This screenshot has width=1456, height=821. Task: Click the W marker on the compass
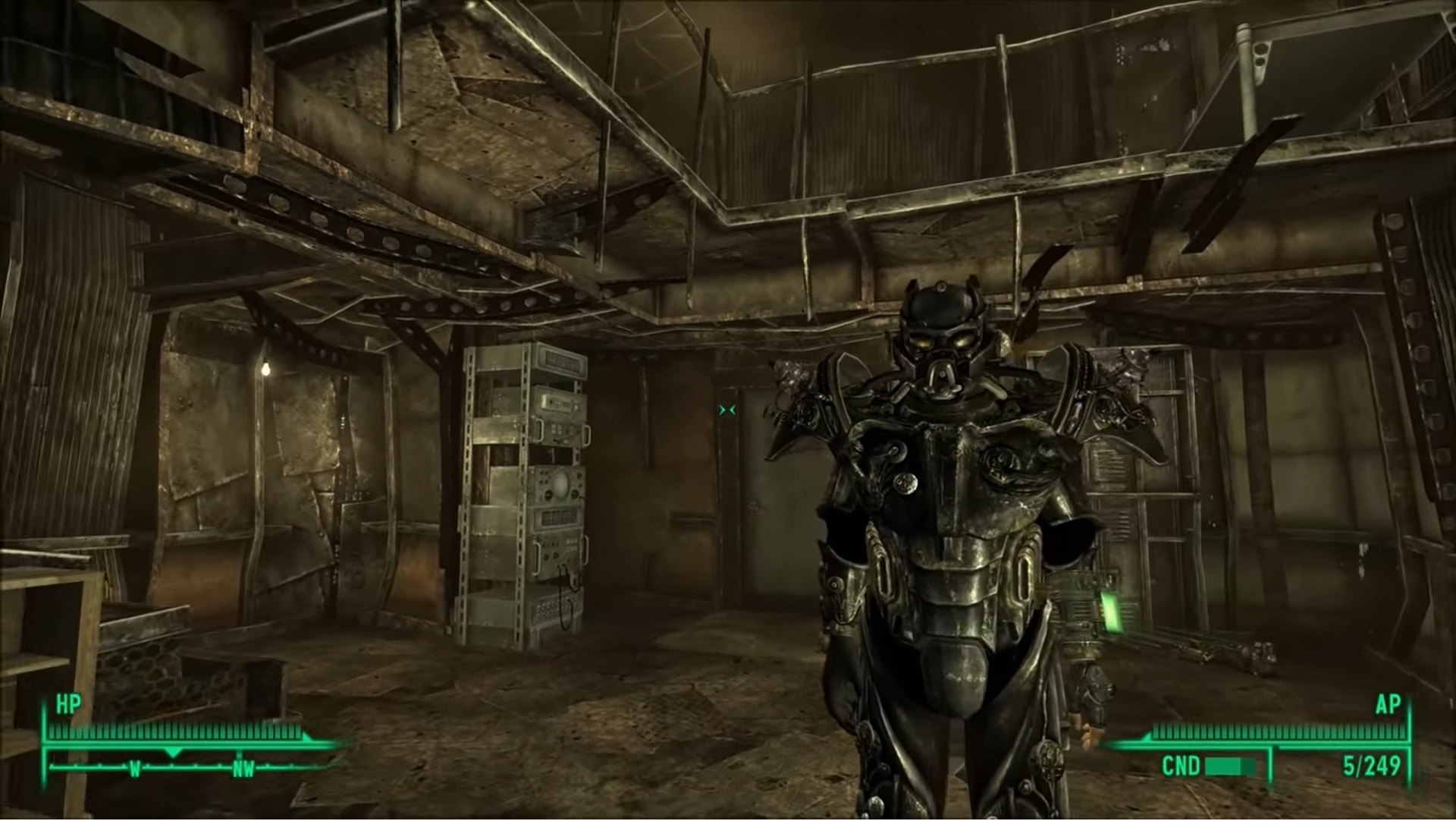coord(134,768)
